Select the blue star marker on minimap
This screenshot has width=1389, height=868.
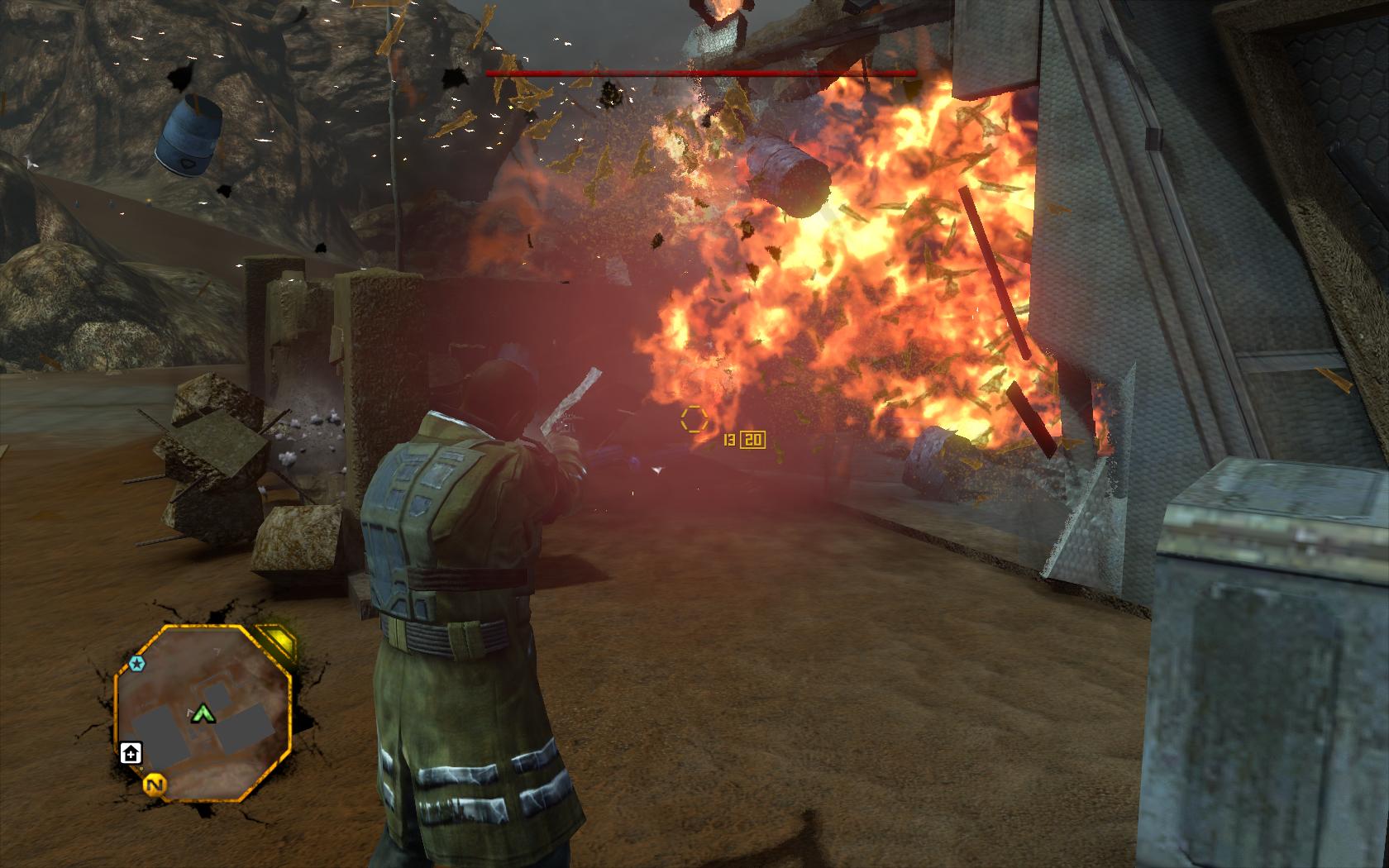pyautogui.click(x=136, y=663)
